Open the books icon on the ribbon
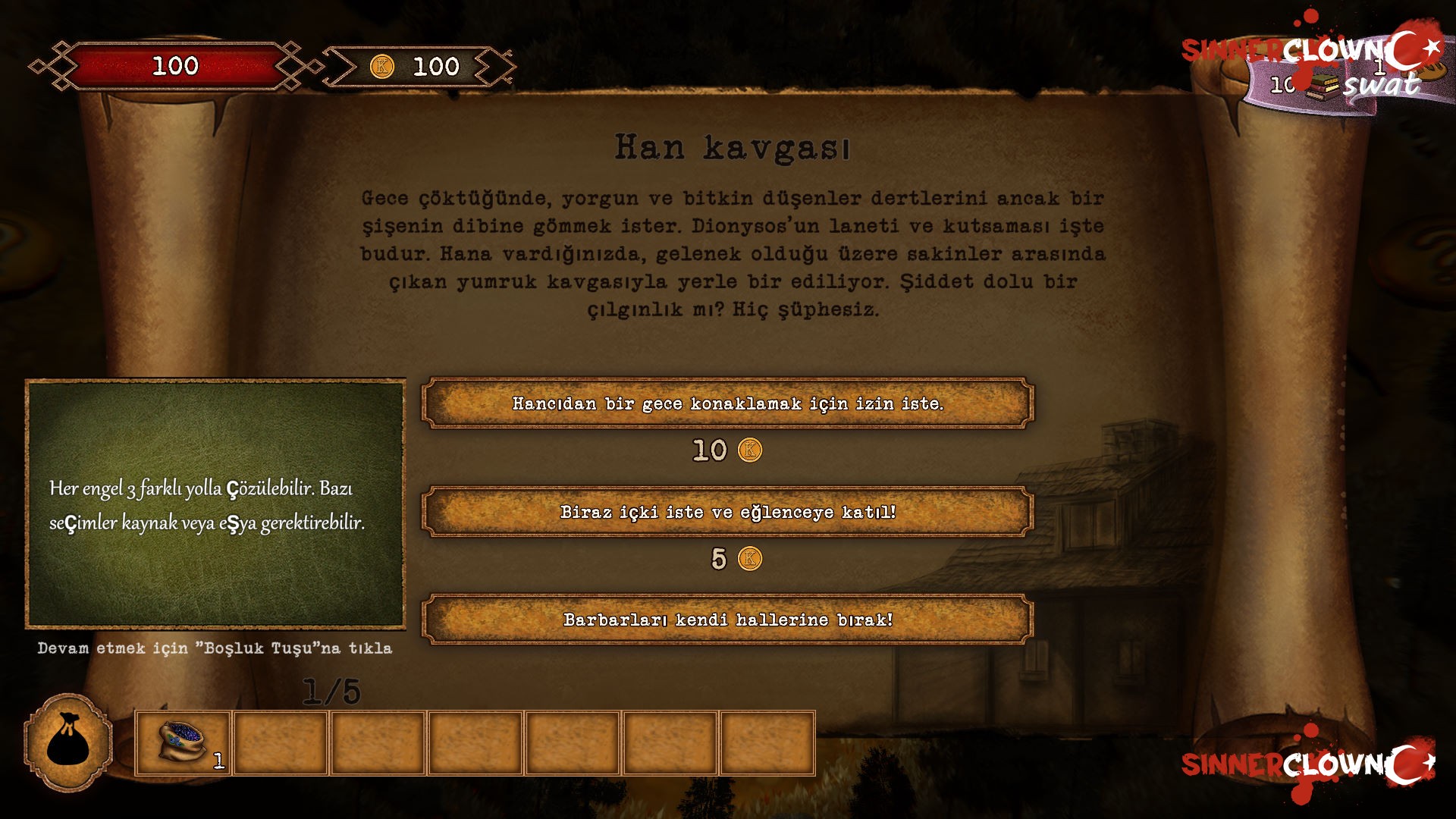The image size is (1456, 819). tap(1322, 86)
